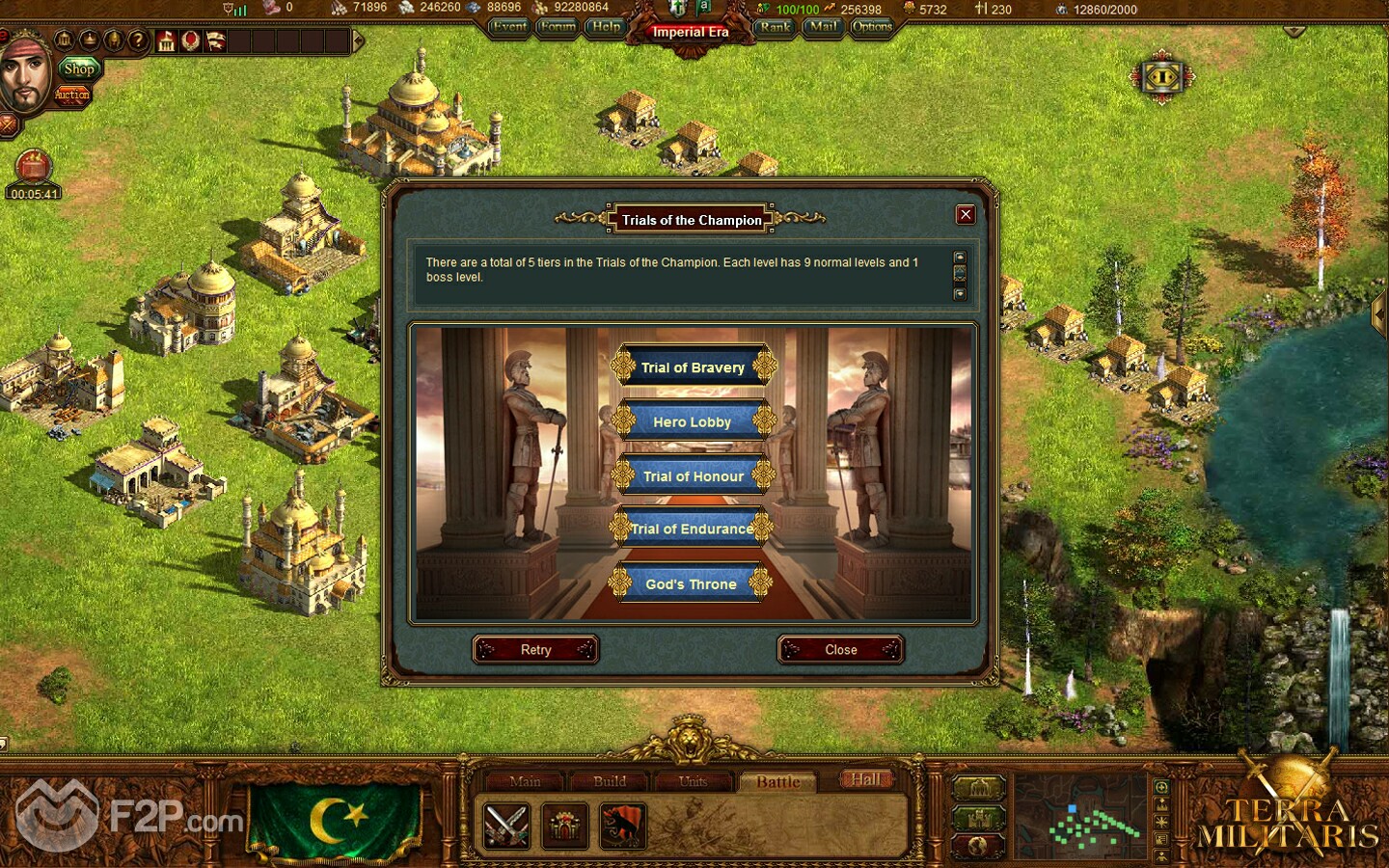
Task: Switch to the Build tab
Action: tap(610, 781)
